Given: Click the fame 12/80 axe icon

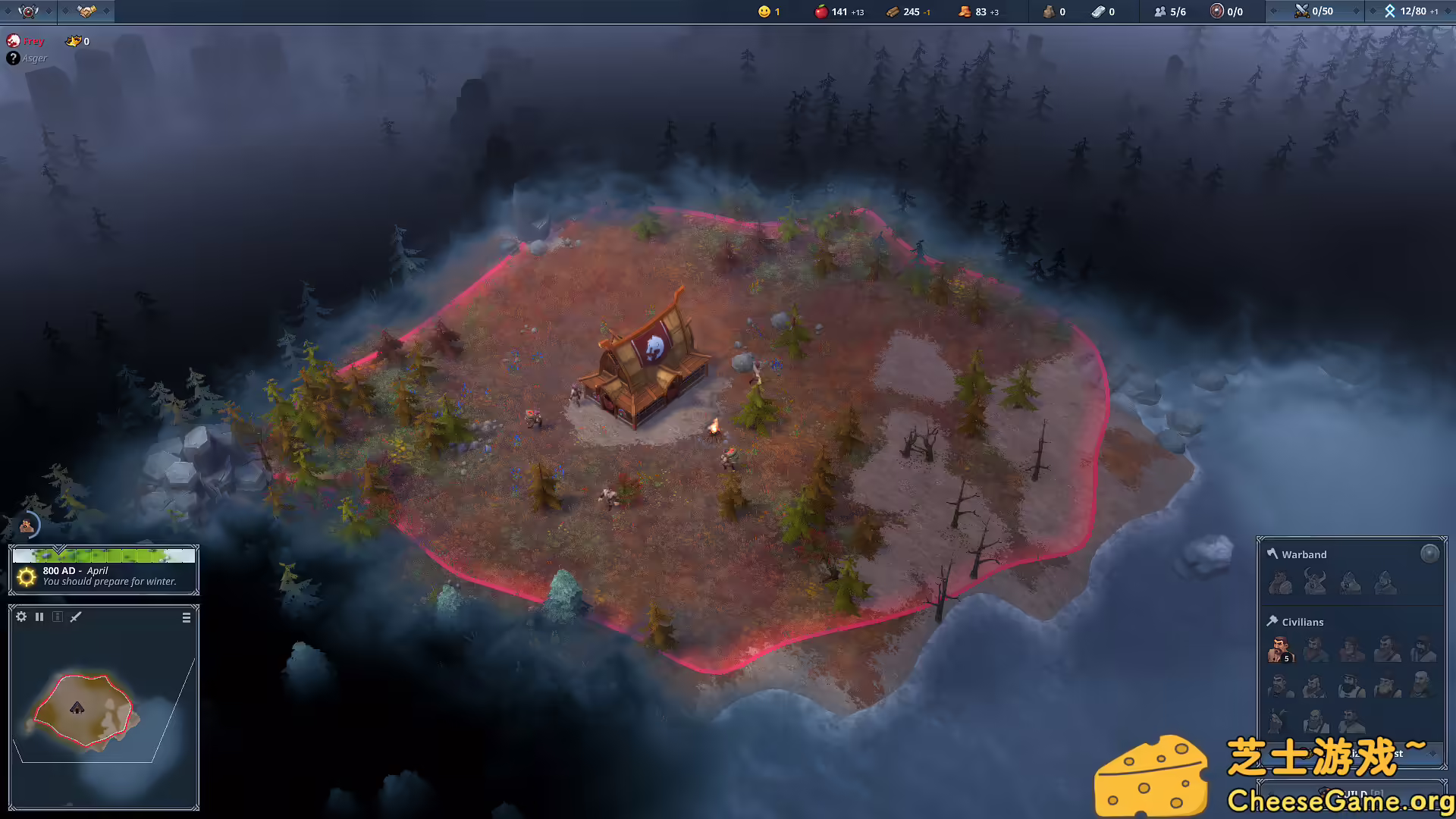Looking at the screenshot, I should click(x=1390, y=11).
